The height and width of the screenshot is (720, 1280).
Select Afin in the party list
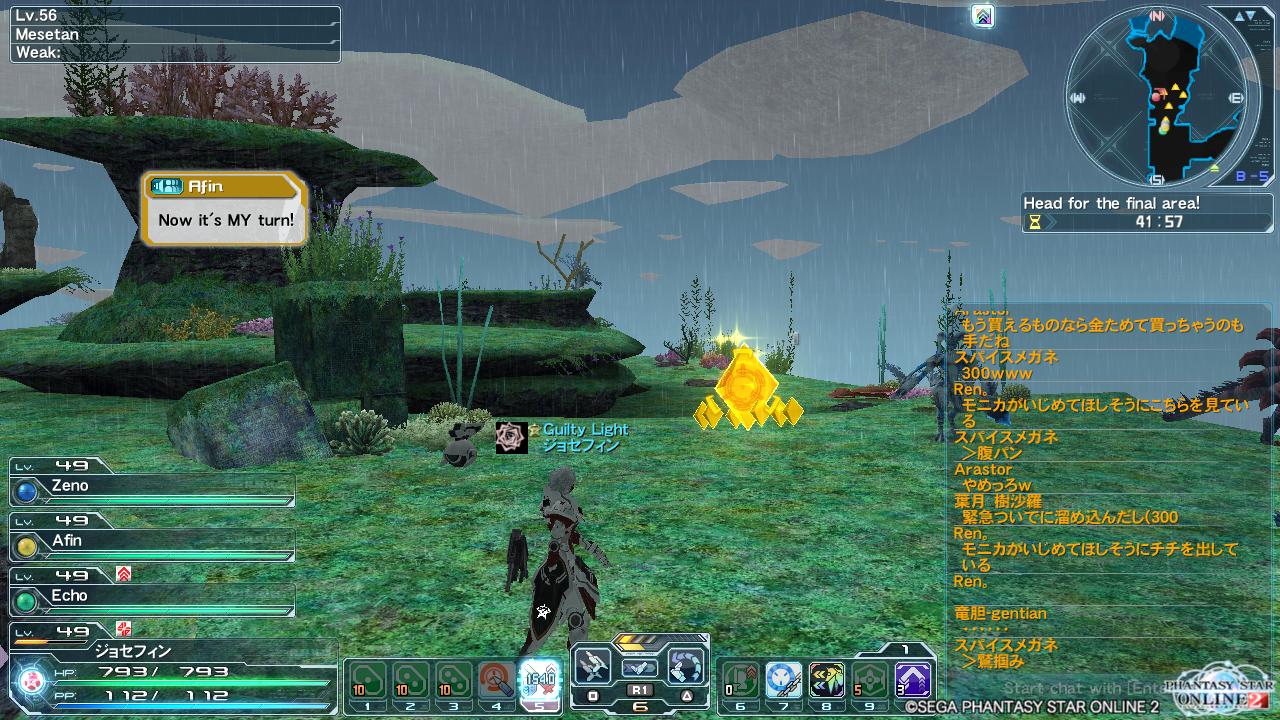coord(152,542)
